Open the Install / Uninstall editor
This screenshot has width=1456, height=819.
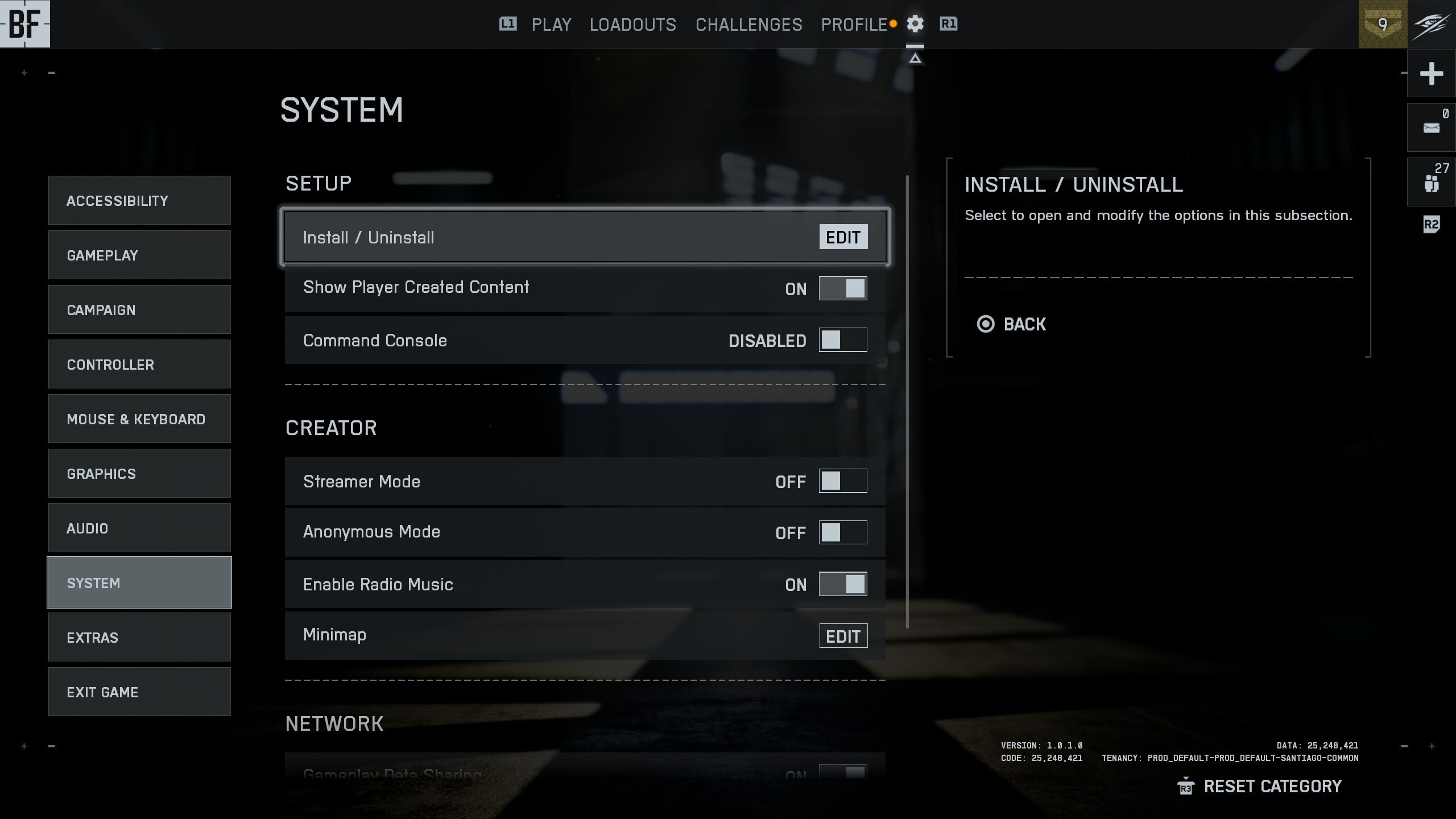[843, 237]
